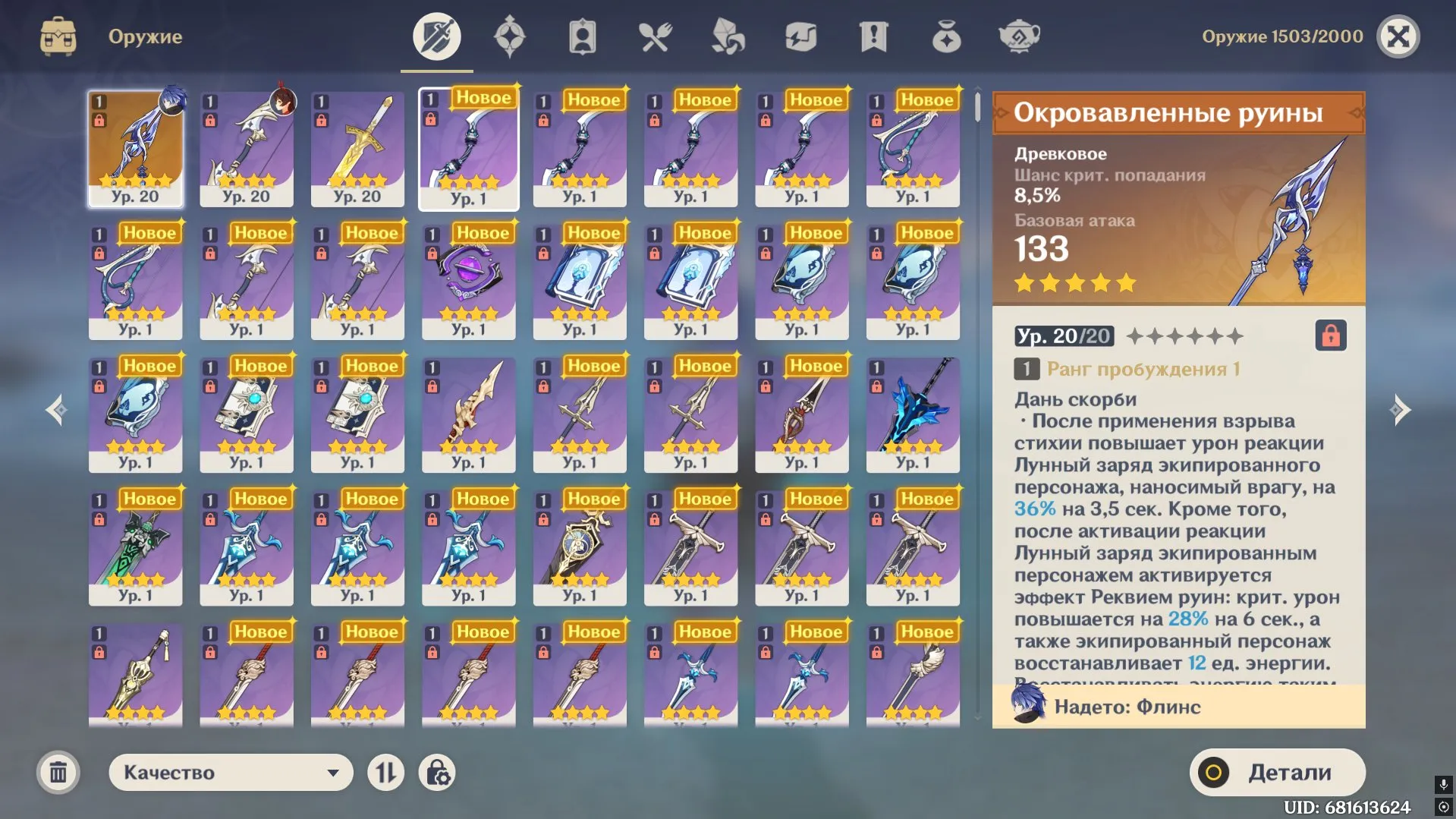Click the sort order icon next to Качество

[385, 772]
